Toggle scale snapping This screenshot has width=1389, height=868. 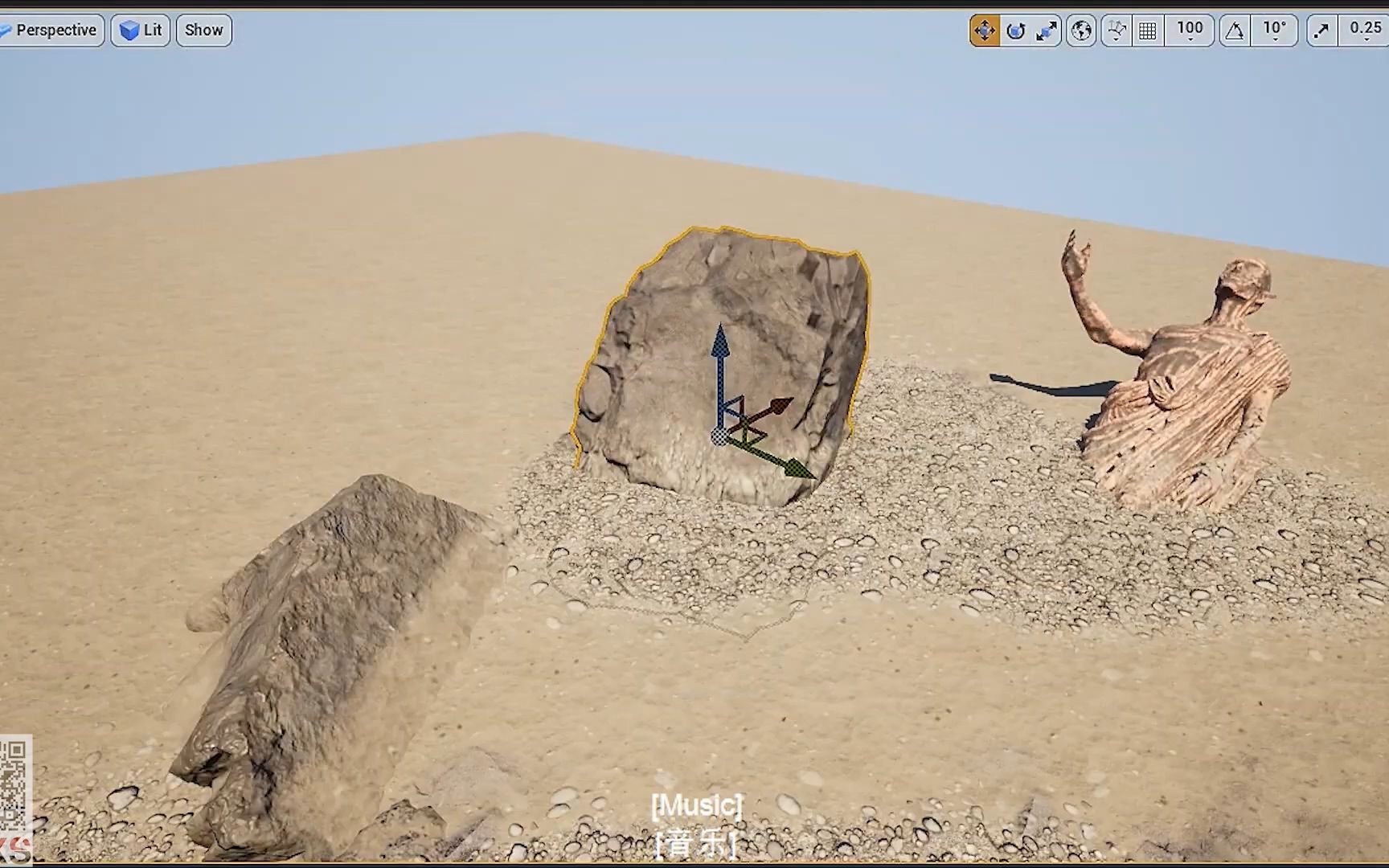(1321, 30)
